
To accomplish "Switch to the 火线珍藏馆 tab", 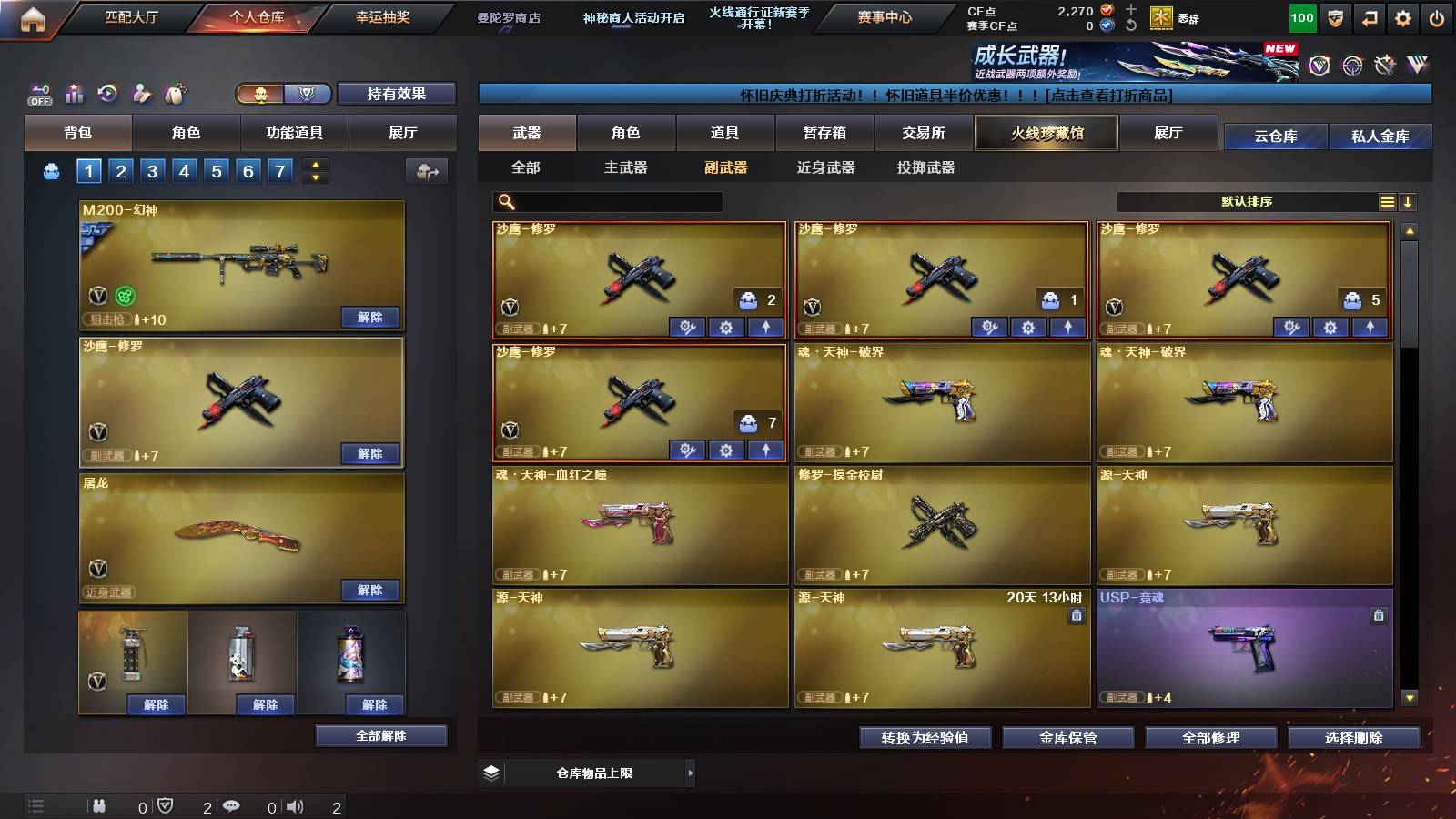I will (x=1046, y=133).
